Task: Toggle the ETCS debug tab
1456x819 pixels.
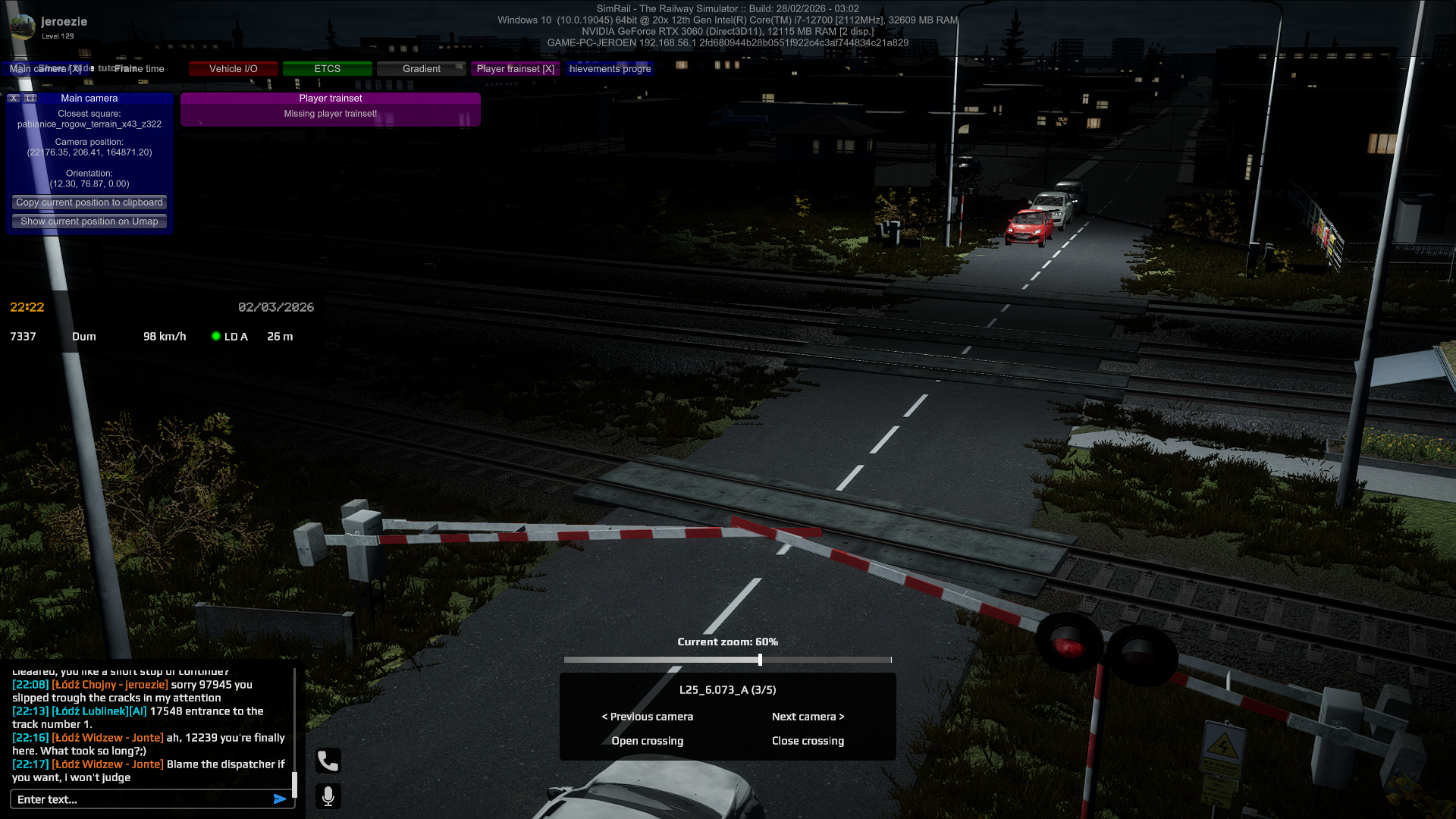Action: [x=327, y=69]
